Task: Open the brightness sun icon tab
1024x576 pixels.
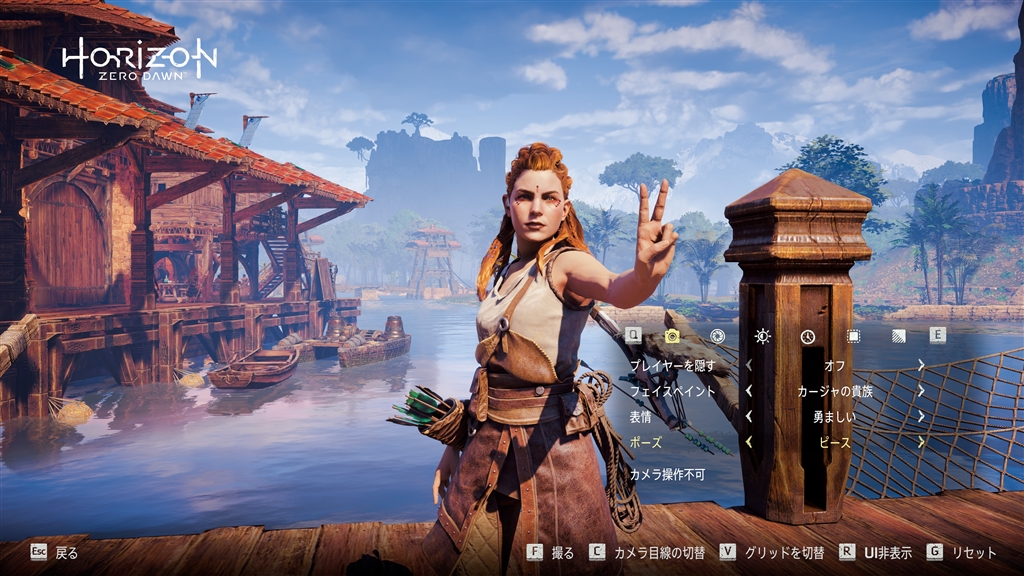Action: tap(763, 336)
